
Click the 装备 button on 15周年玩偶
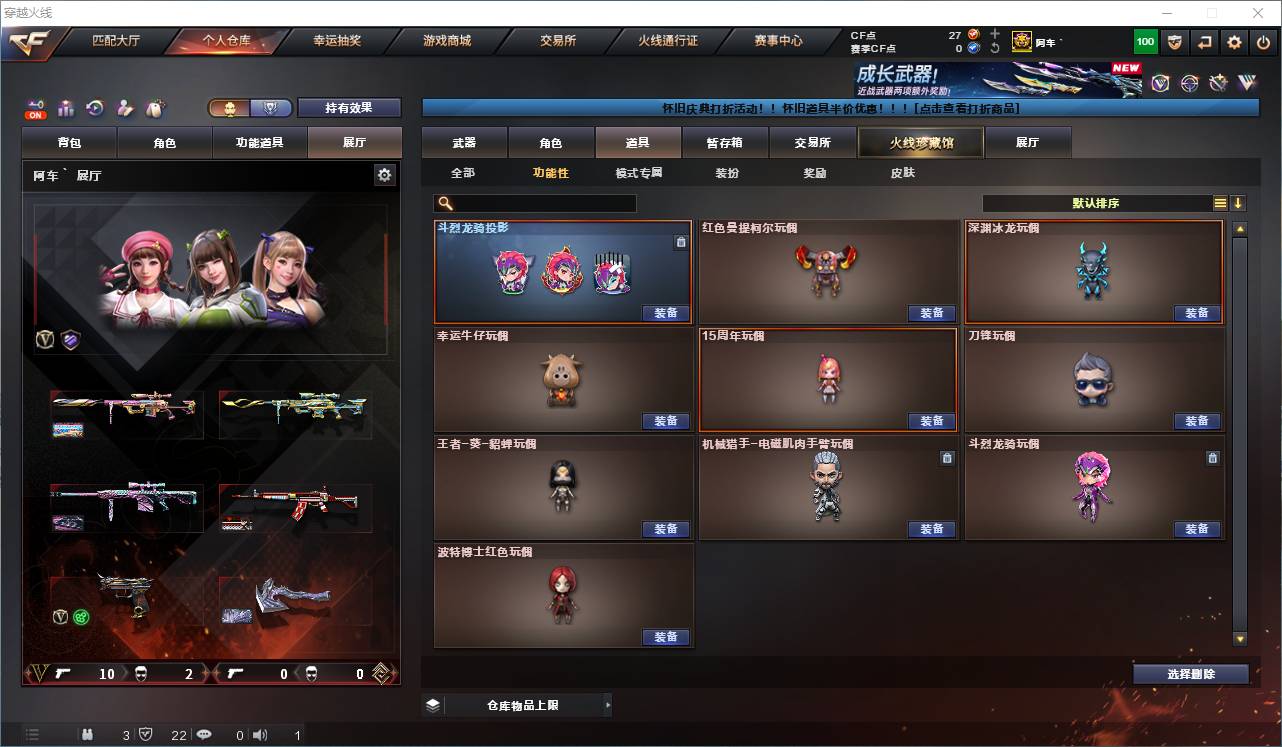(x=931, y=421)
